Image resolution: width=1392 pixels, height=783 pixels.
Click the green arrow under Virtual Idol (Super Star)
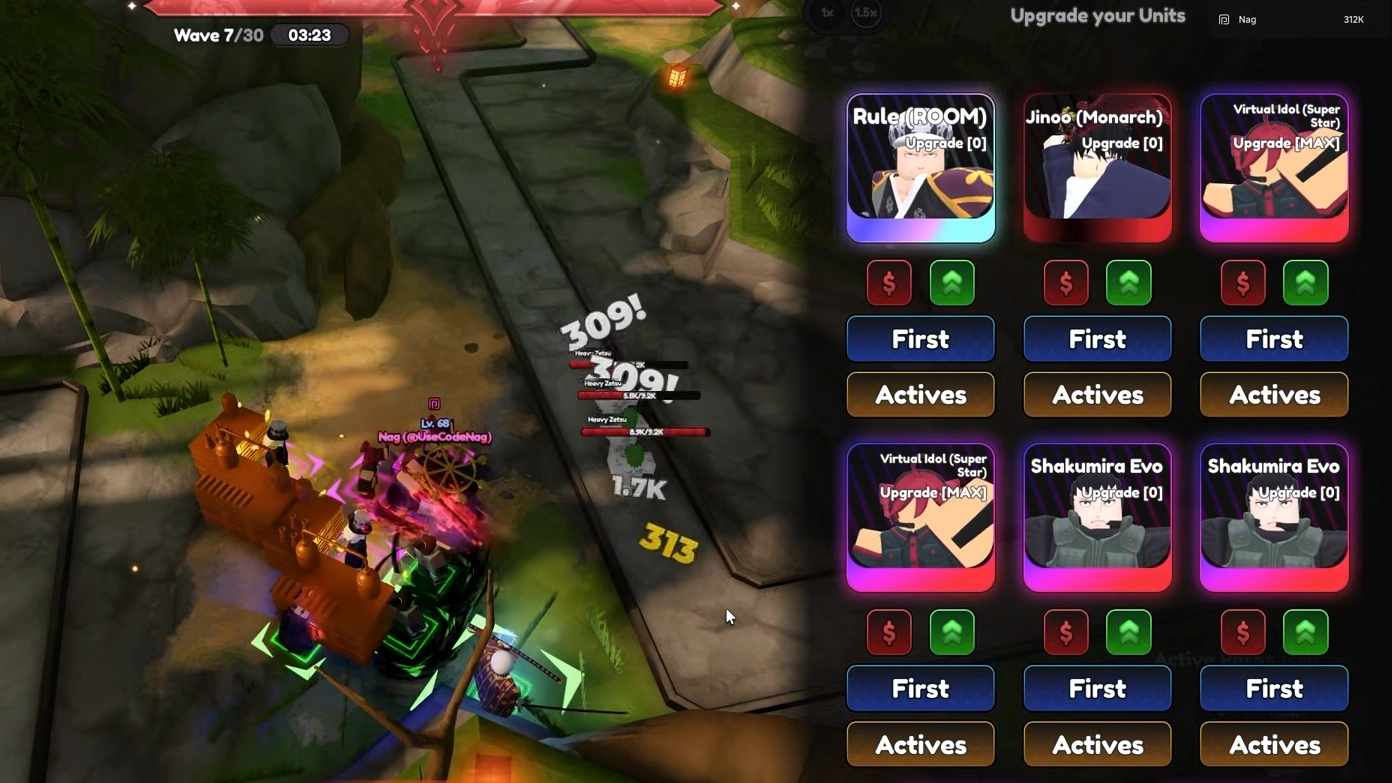click(x=1305, y=283)
